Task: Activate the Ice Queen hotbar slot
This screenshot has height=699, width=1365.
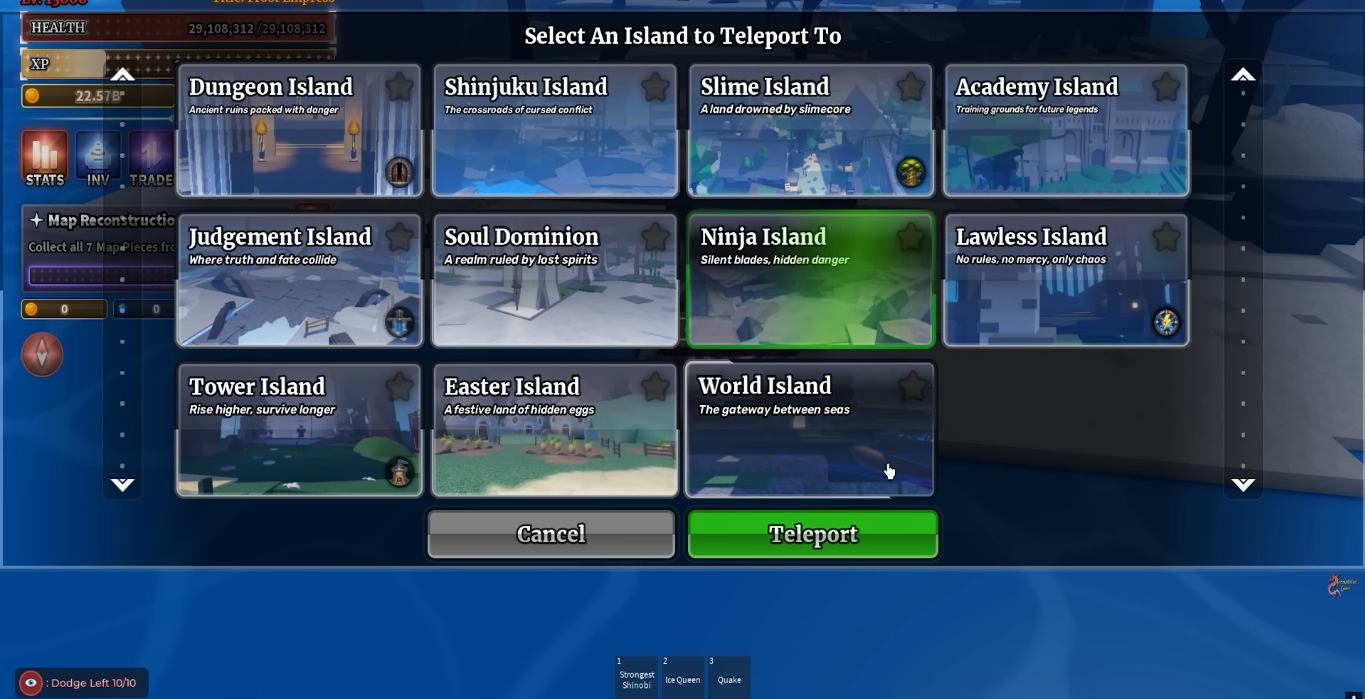Action: pyautogui.click(x=683, y=675)
